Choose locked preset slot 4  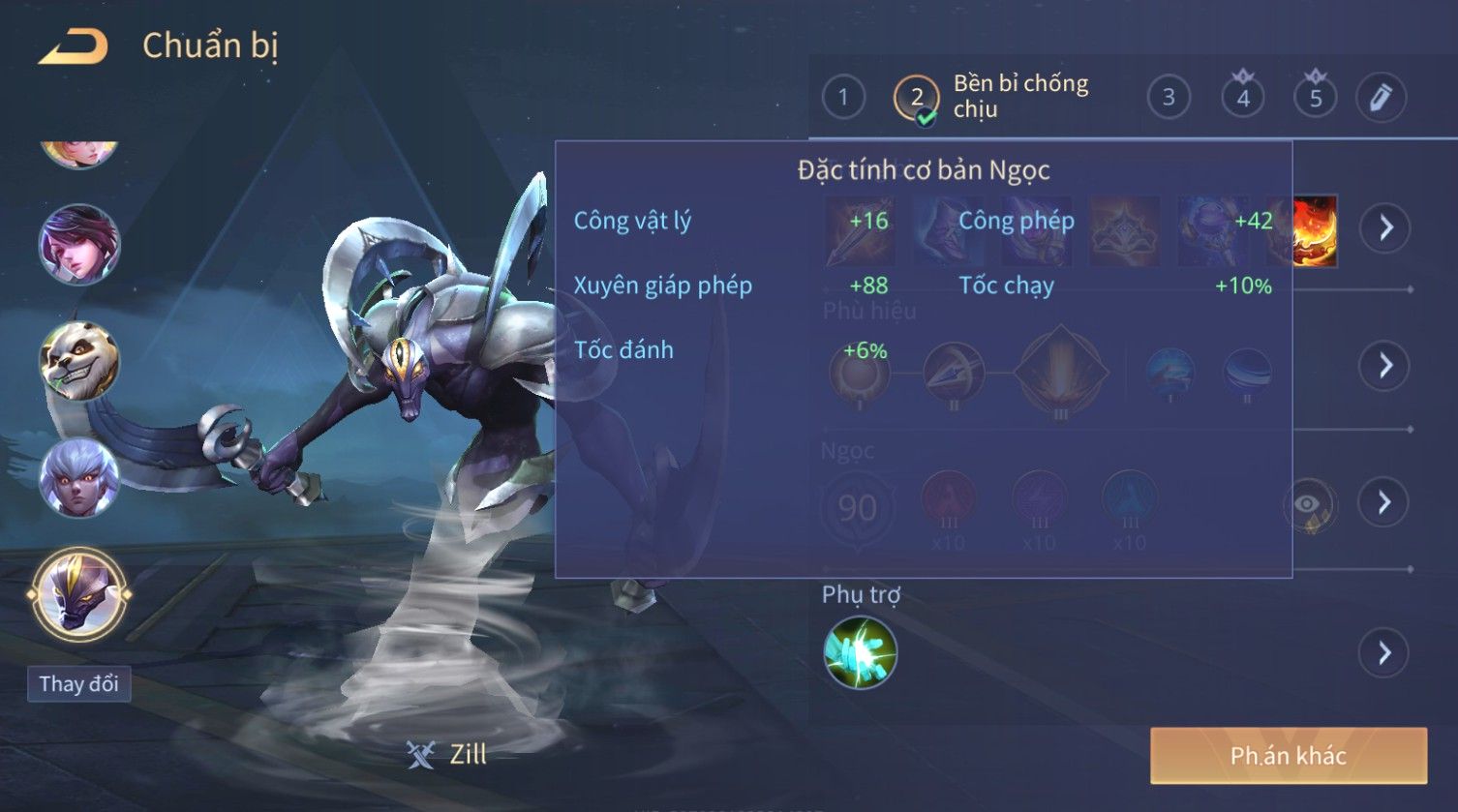(x=1243, y=97)
